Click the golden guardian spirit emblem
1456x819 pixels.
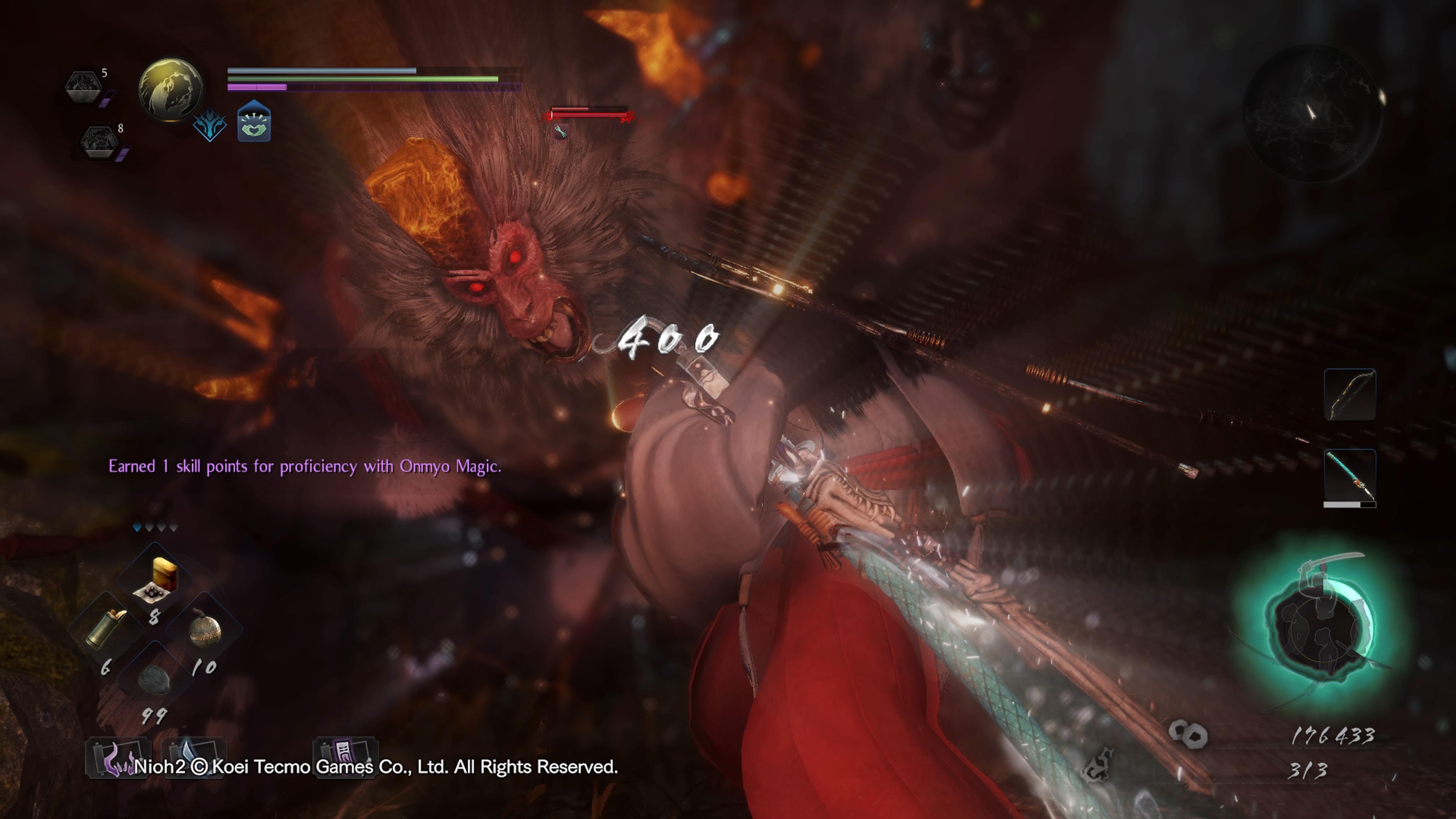coord(171,89)
